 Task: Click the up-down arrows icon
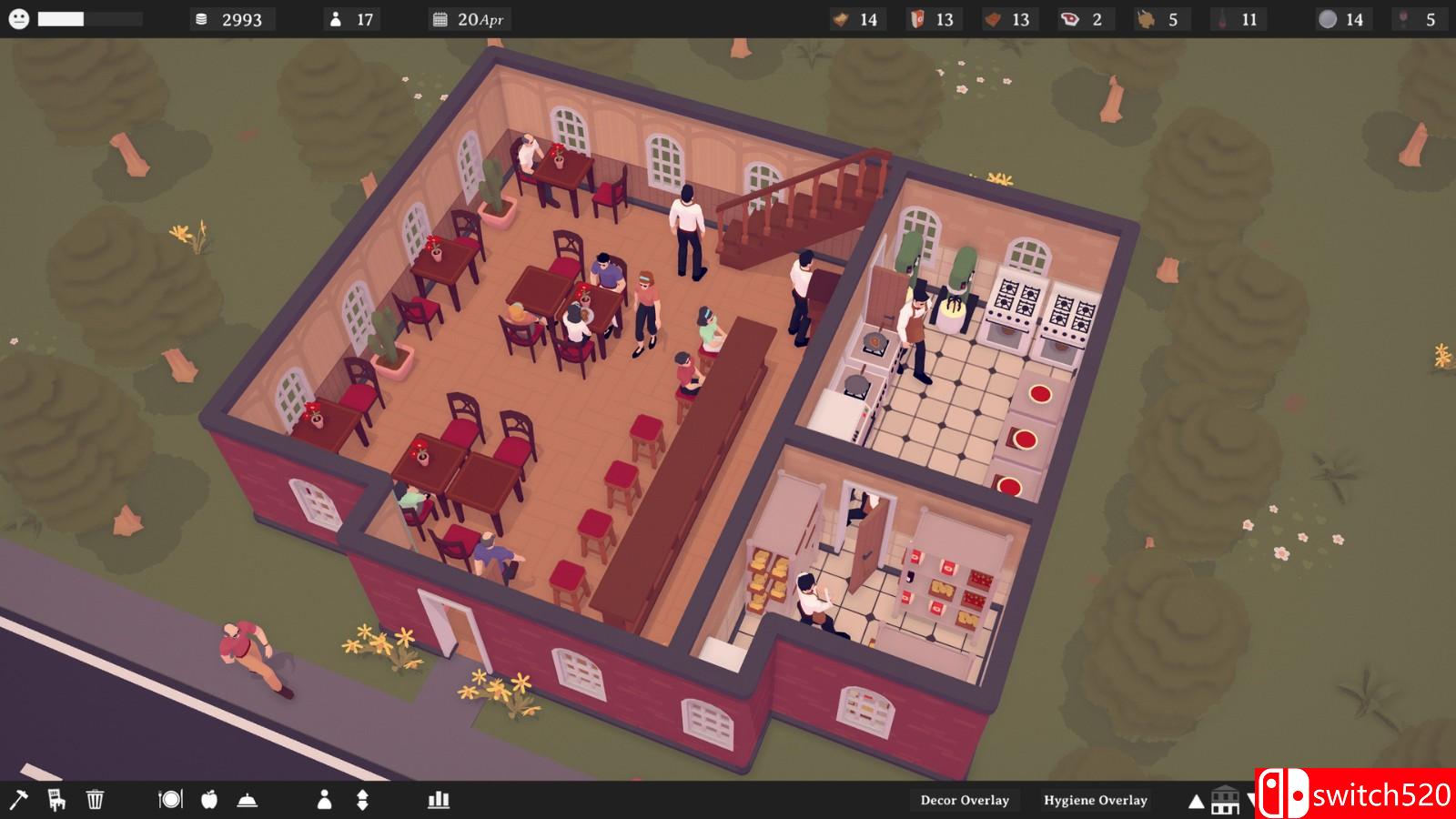[362, 800]
